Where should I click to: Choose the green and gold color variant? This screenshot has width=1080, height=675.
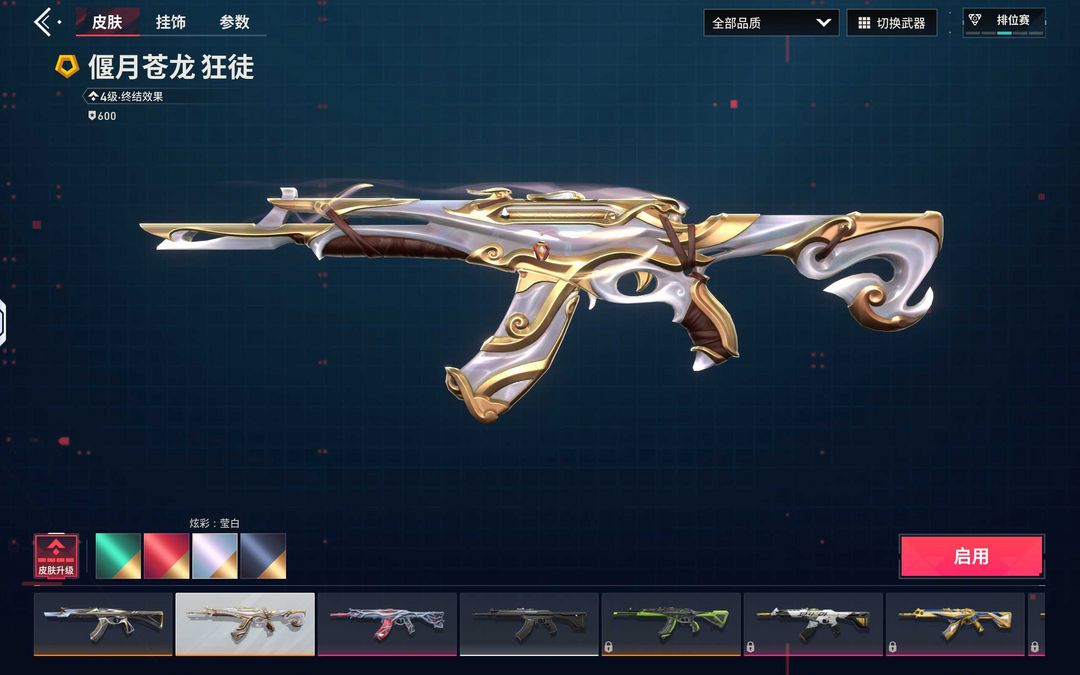[118, 556]
